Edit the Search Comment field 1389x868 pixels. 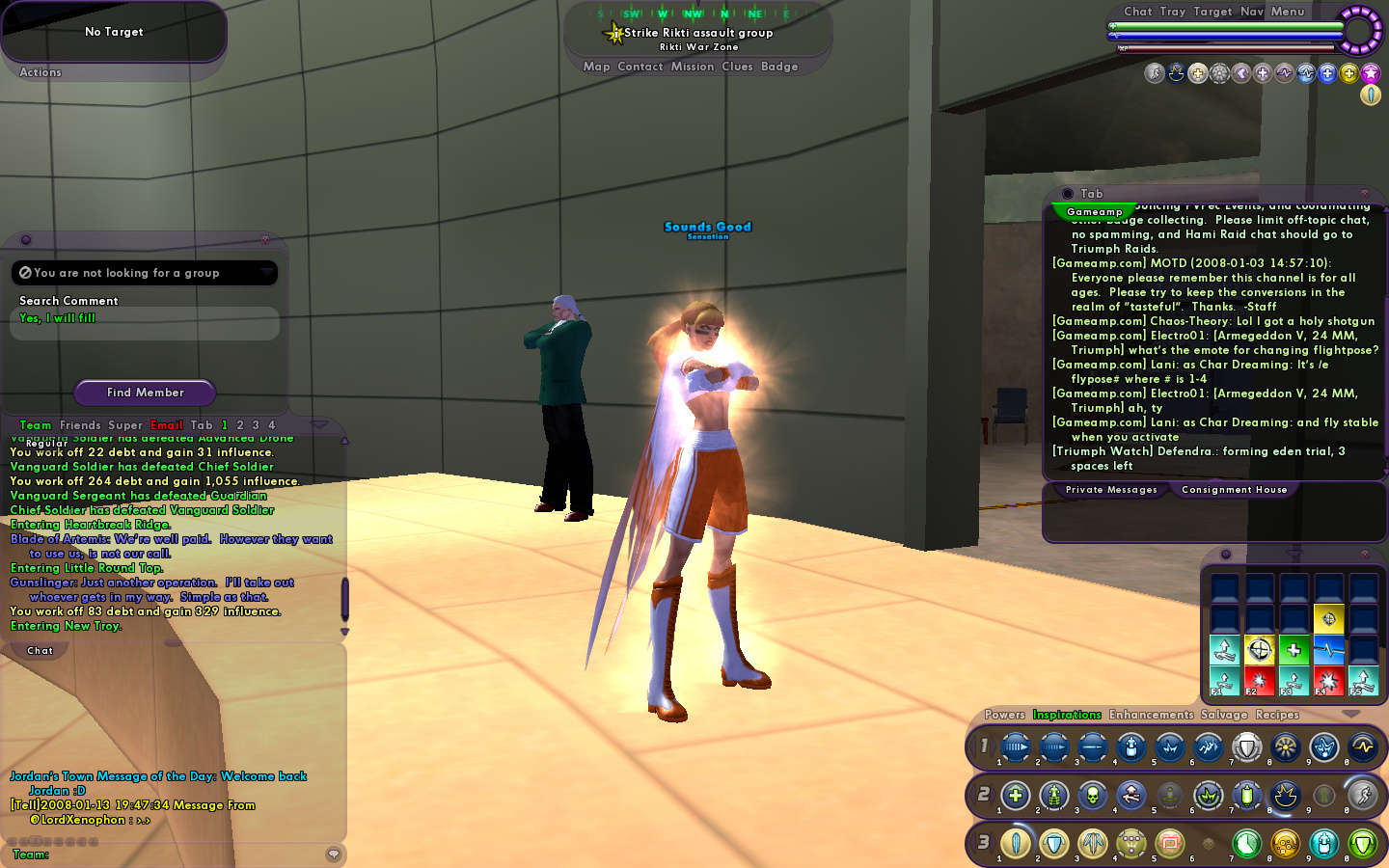coord(145,322)
